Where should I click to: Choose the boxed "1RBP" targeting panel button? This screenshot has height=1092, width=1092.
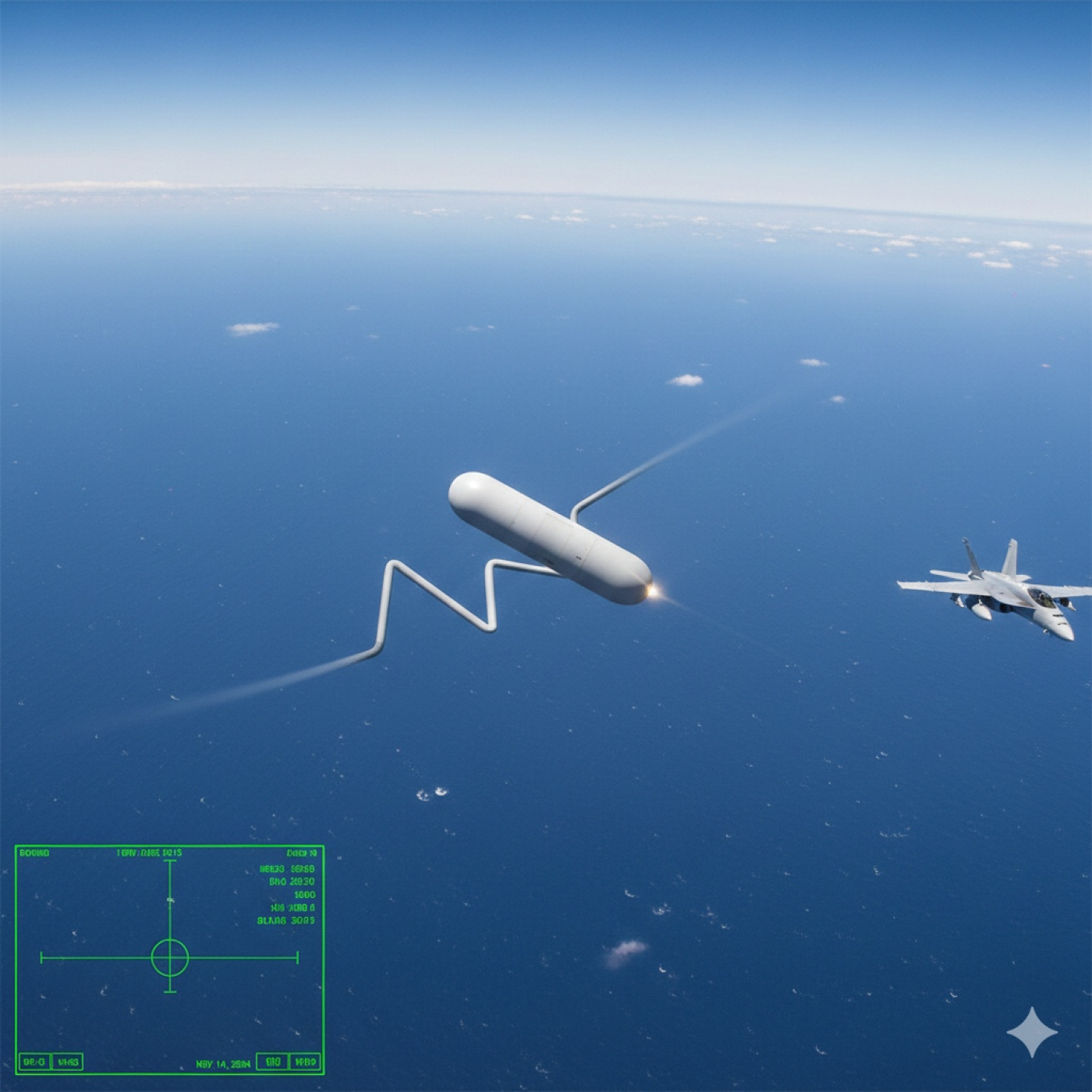305,1062
